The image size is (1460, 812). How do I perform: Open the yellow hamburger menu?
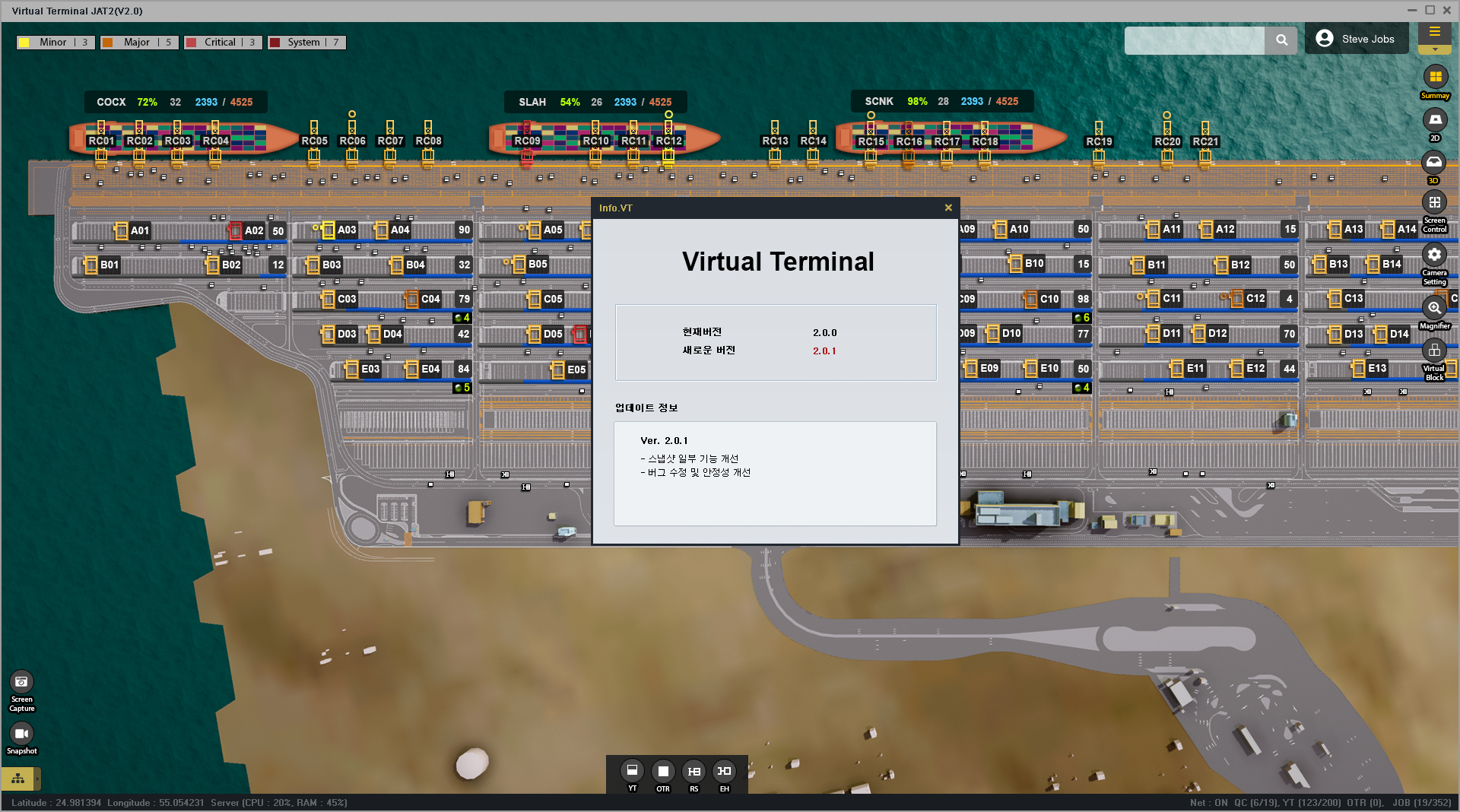[1434, 32]
